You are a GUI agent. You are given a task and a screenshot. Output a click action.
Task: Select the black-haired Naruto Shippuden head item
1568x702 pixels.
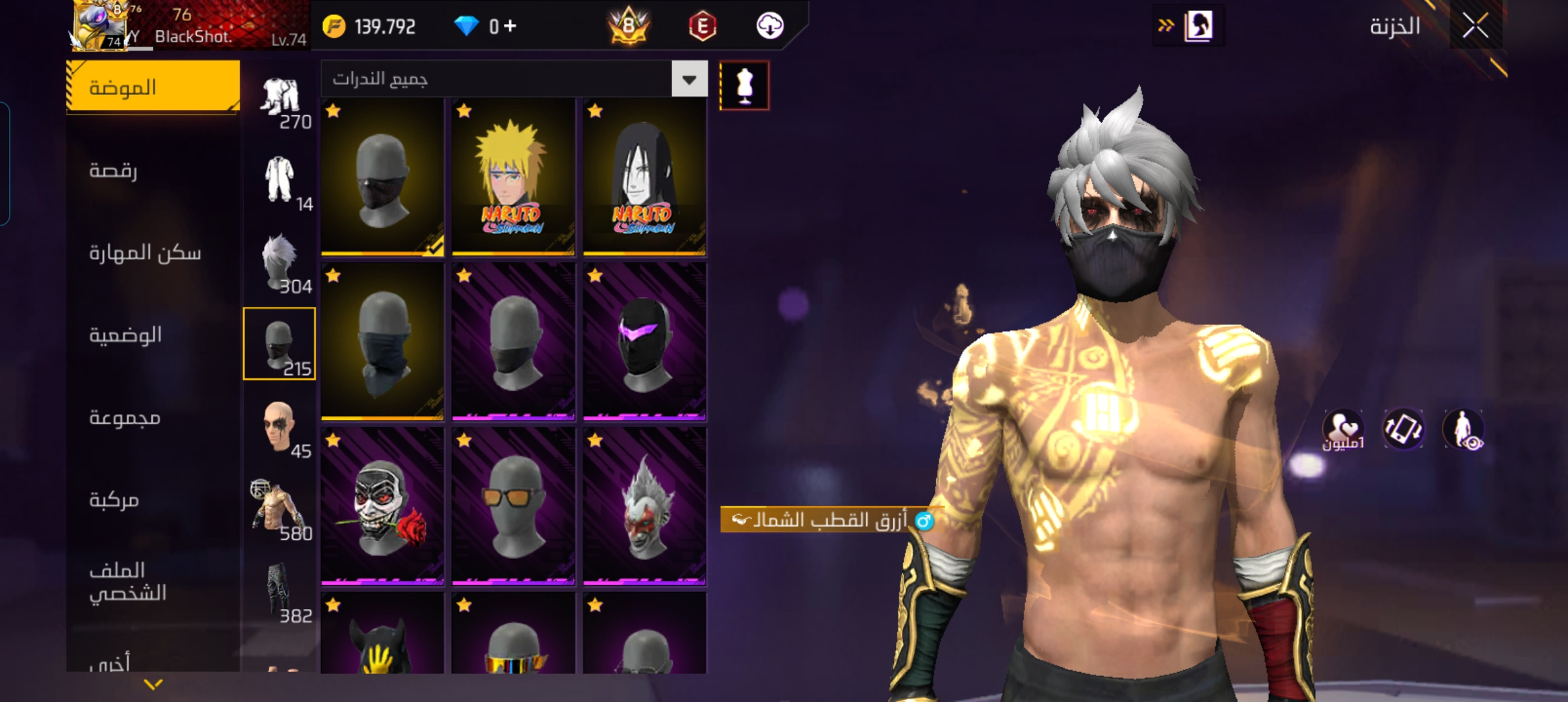[x=644, y=177]
